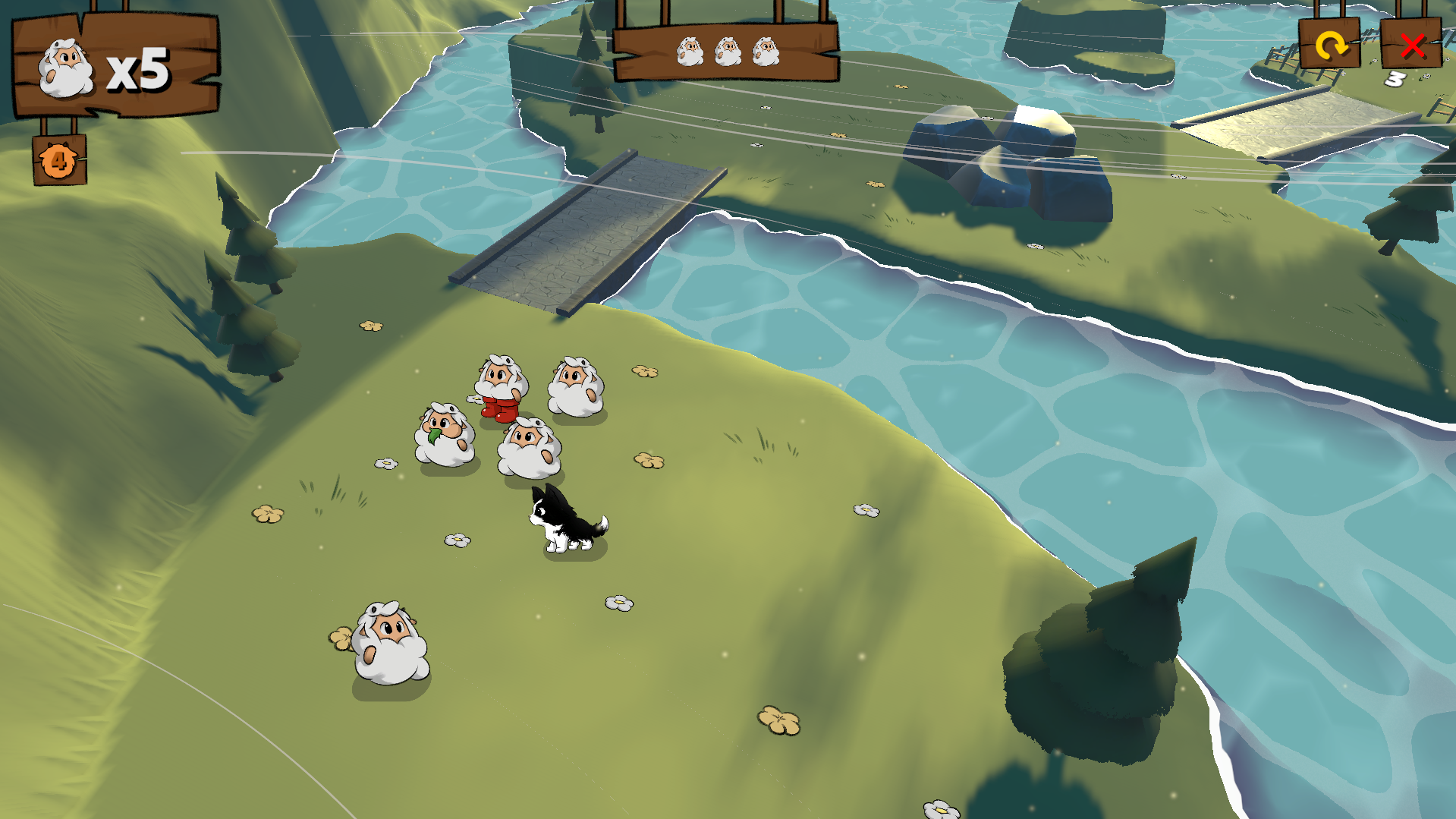The width and height of the screenshot is (1456, 819).
Task: Close the level with red X button
Action: 1411,45
